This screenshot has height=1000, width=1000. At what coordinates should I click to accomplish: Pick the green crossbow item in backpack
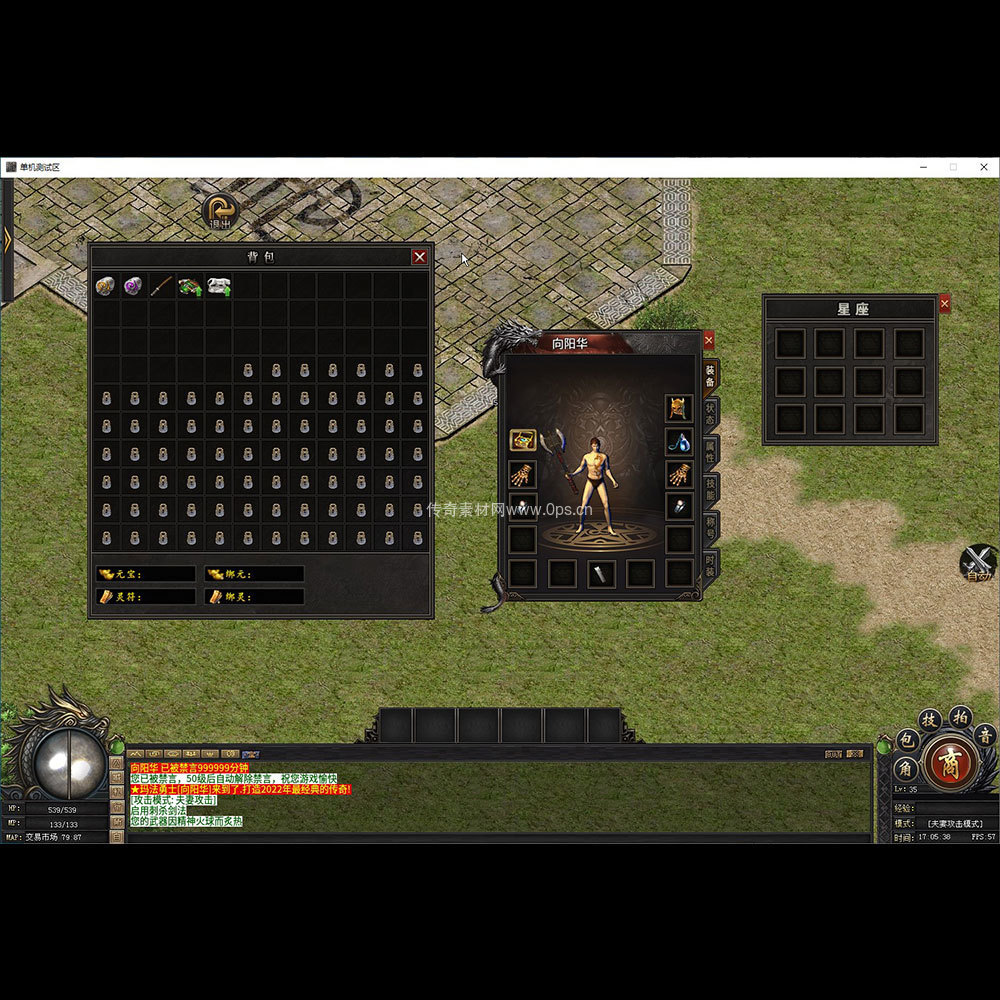pos(189,287)
